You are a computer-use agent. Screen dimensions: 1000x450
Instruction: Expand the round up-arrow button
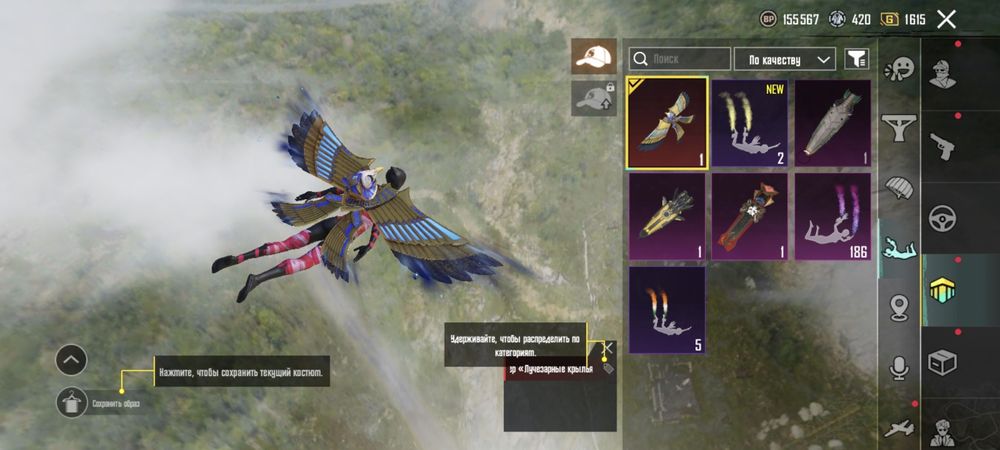[x=71, y=359]
